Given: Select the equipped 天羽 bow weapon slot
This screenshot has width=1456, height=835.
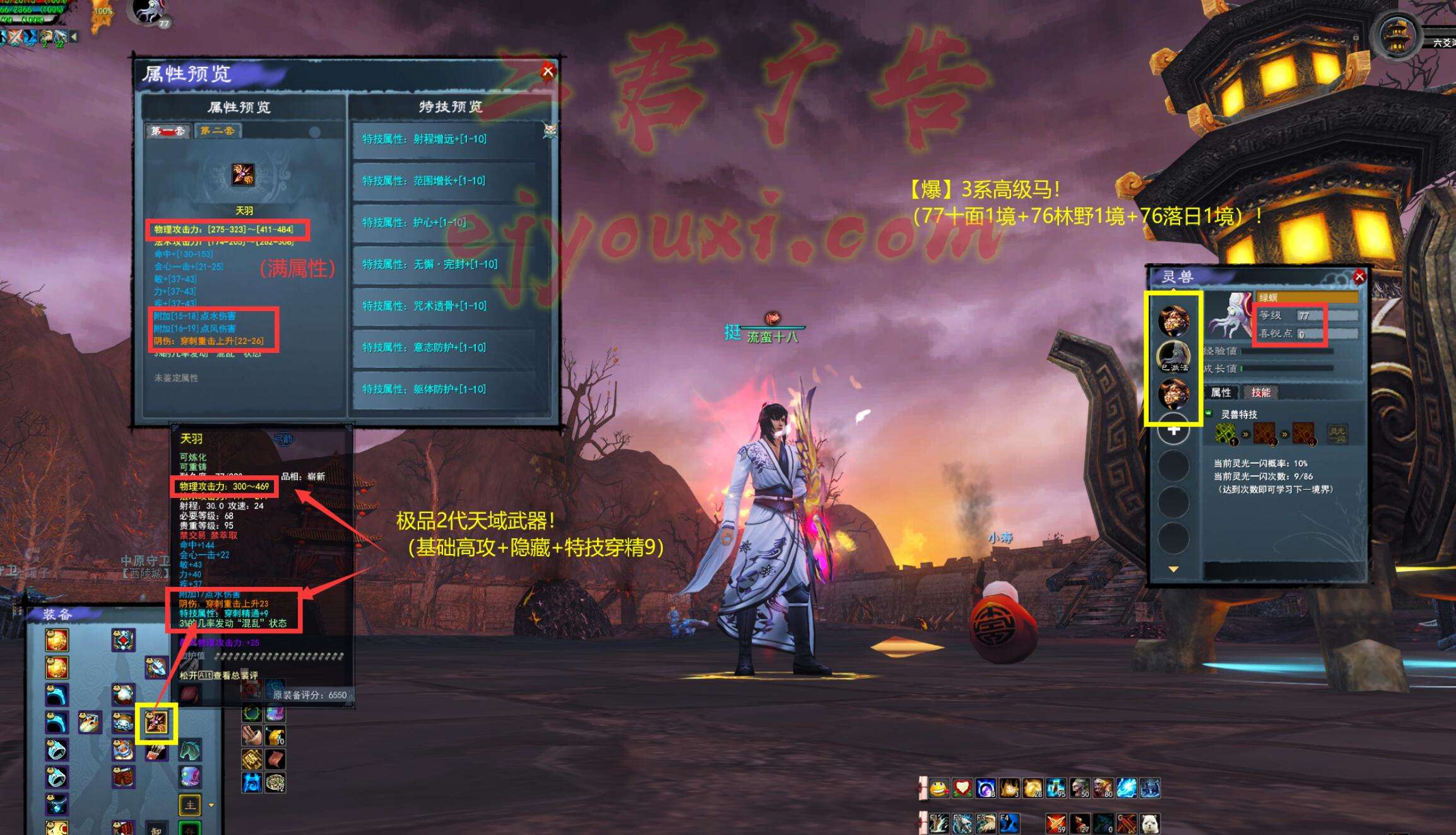Looking at the screenshot, I should pos(156,723).
